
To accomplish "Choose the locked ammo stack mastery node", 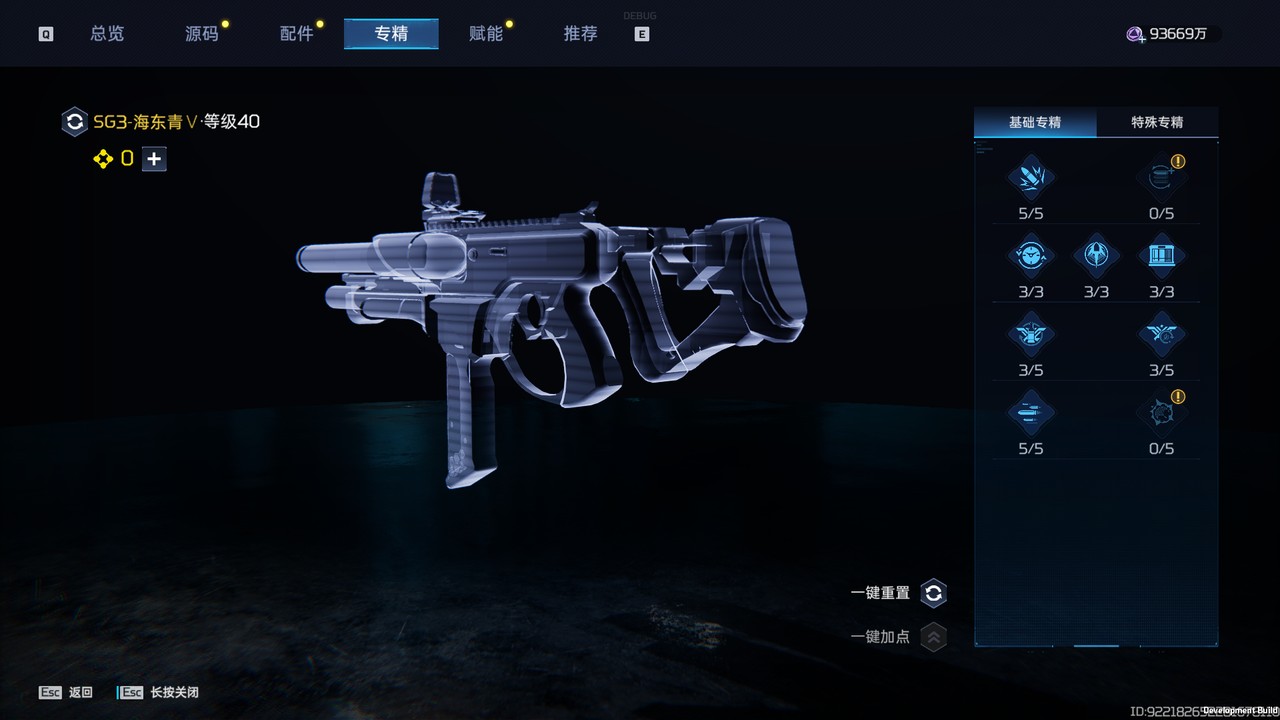I will point(1160,178).
